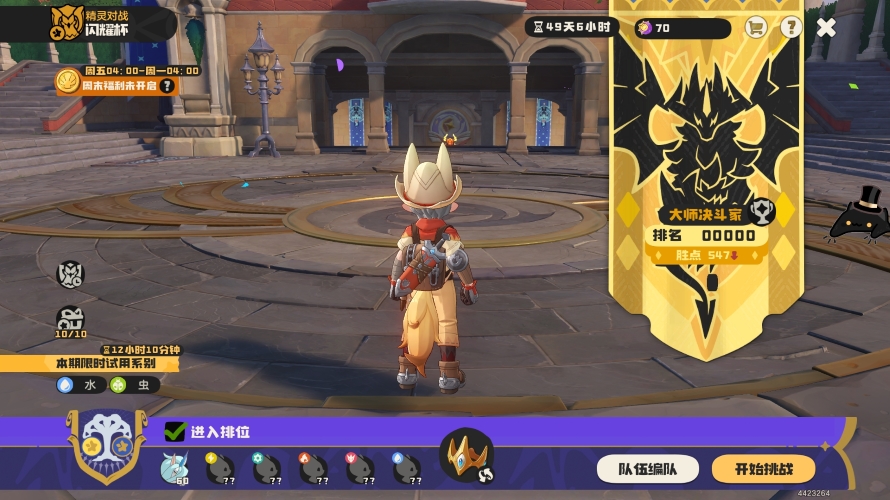The height and width of the screenshot is (500, 890).
Task: Click the 闪耀杯 title emblem
Action: point(67,23)
